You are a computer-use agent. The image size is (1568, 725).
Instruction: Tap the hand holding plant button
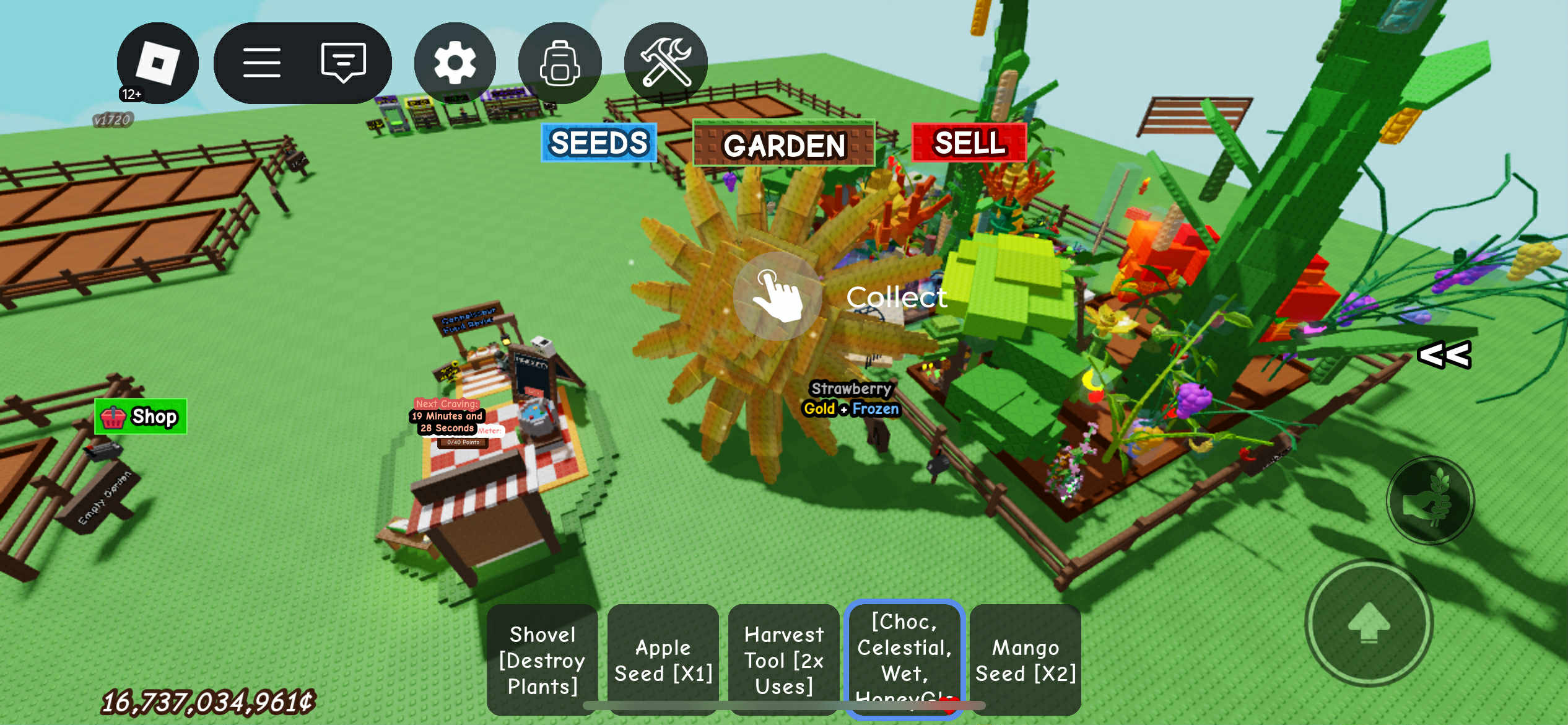[x=1430, y=501]
